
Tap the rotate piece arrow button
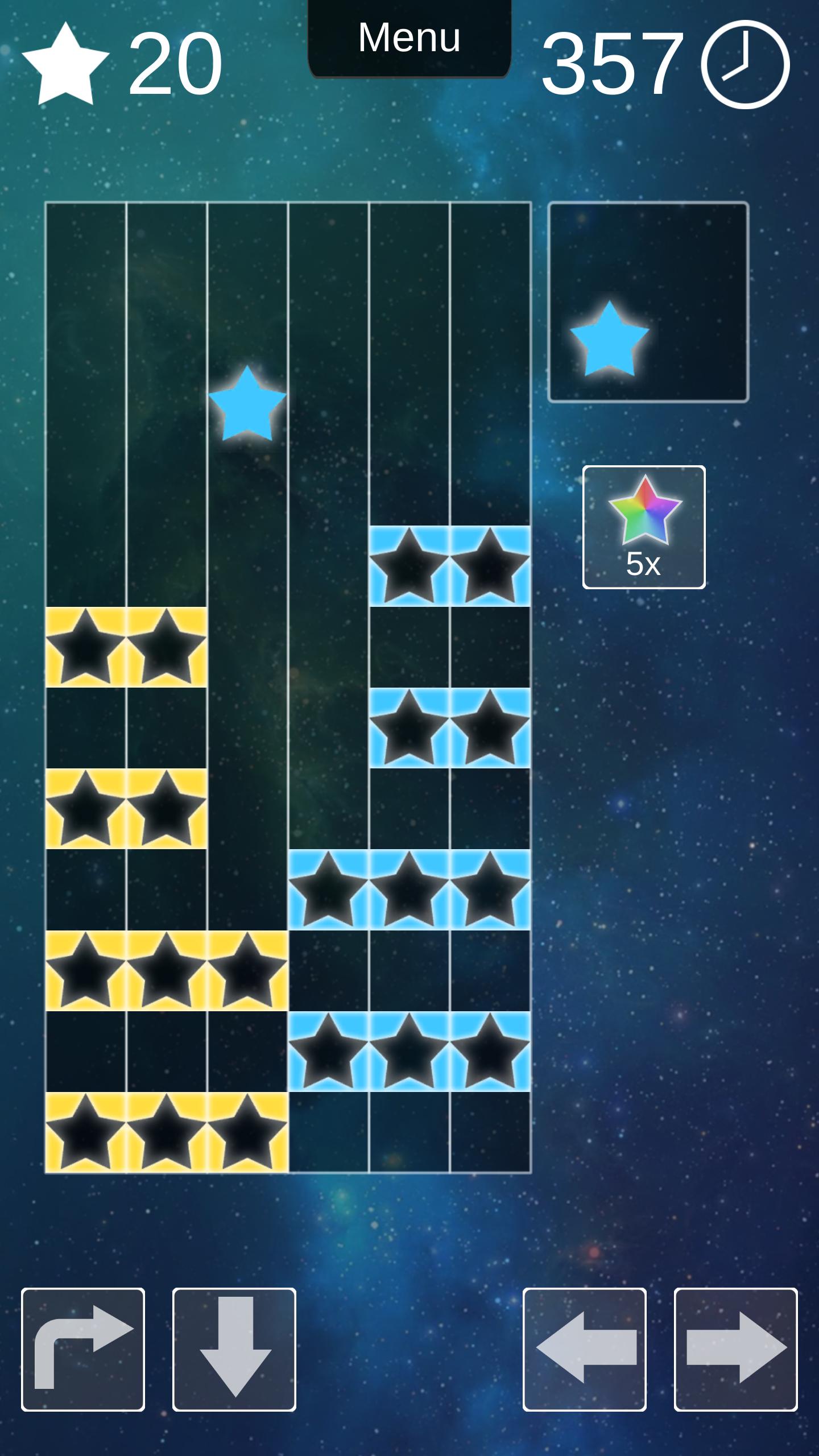pos(83,1349)
